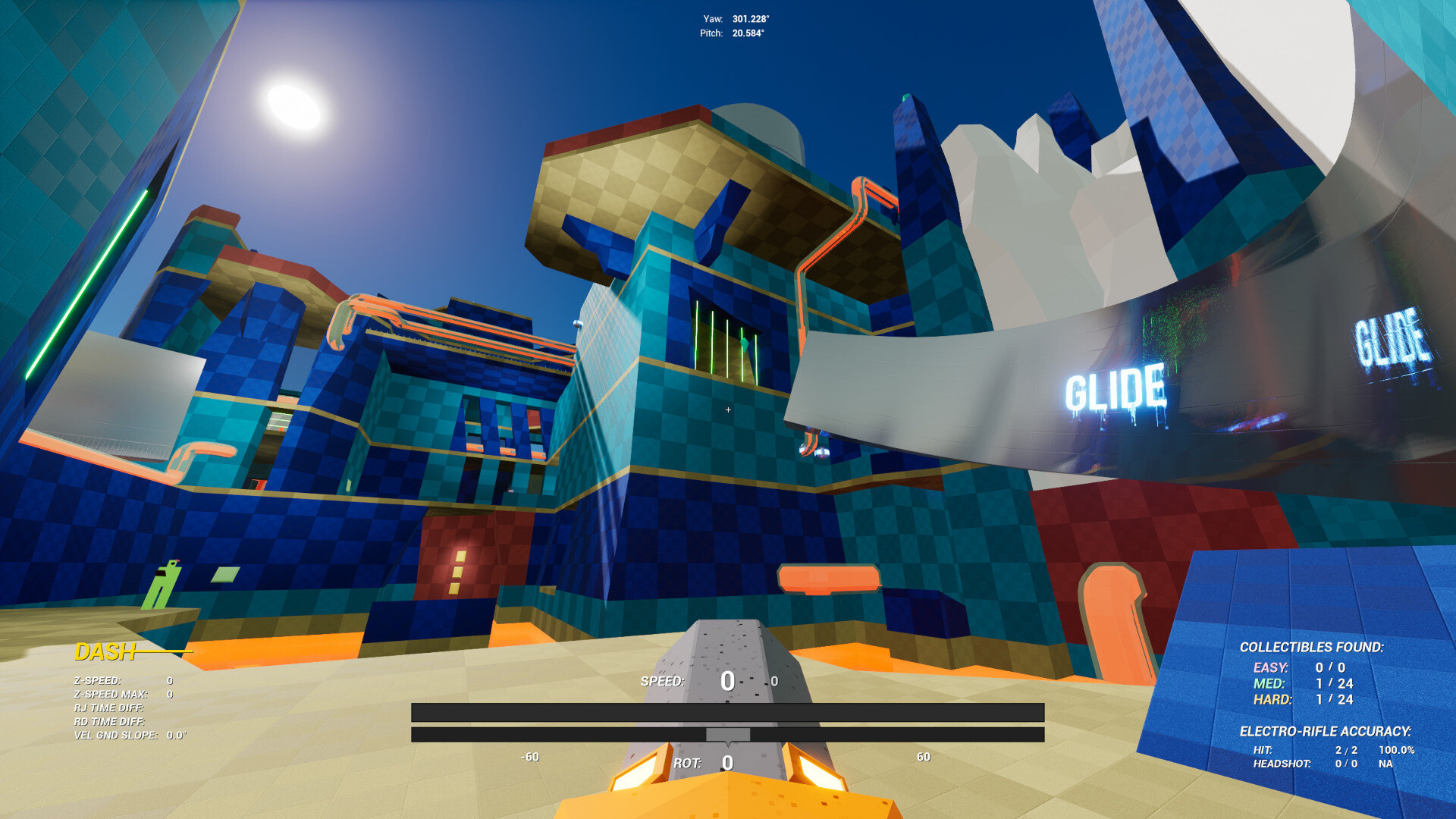
Task: Toggle the MED collectibles counter
Action: [1289, 684]
